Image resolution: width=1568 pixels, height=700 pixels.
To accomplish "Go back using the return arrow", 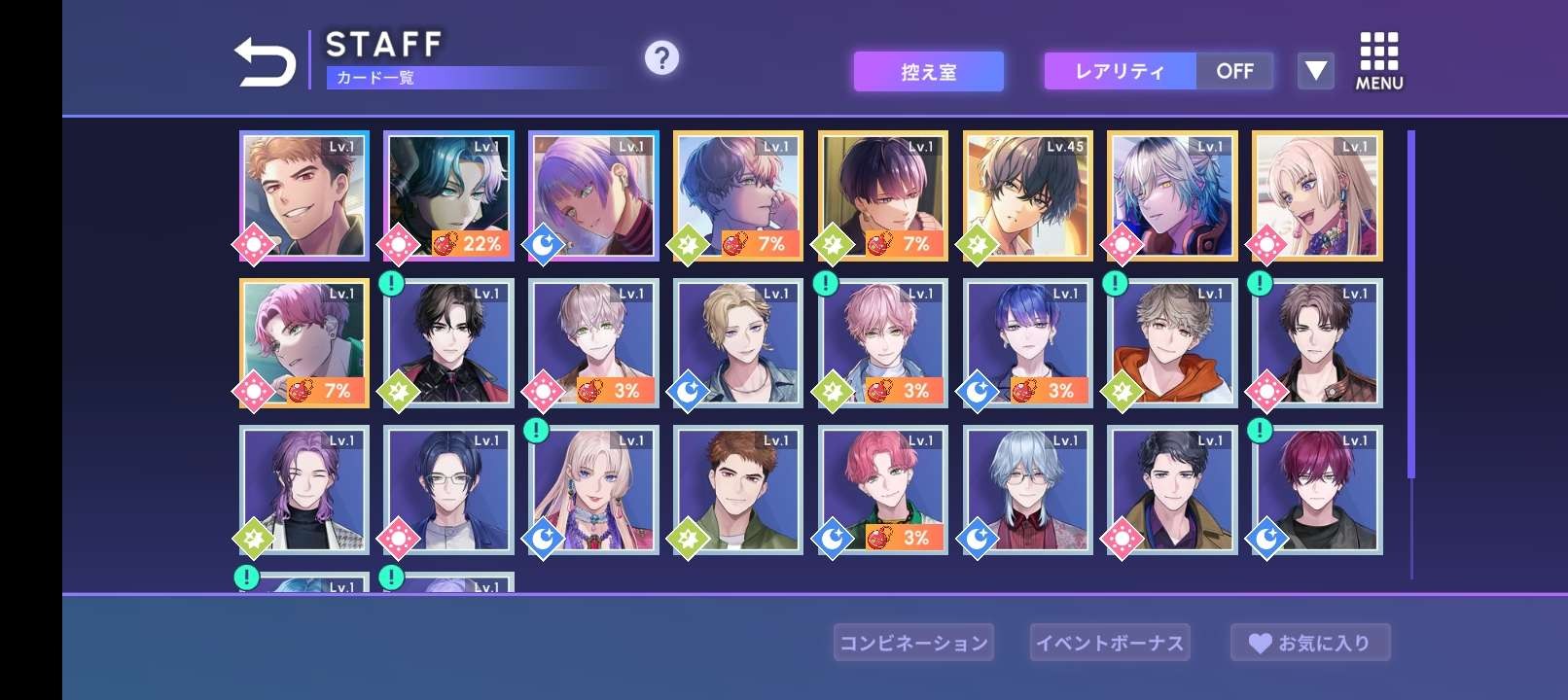I will pos(265,62).
